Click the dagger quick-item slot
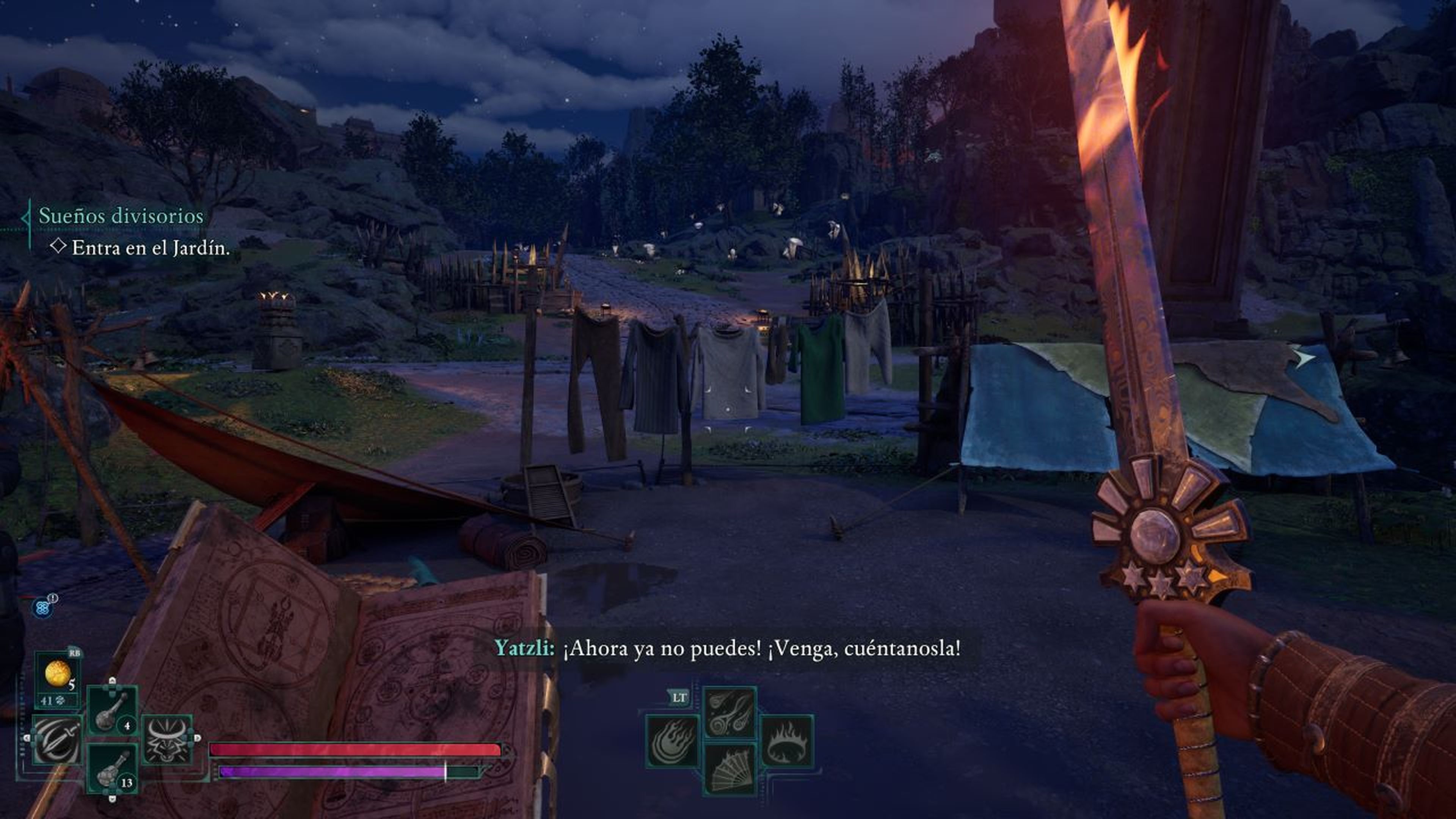Image resolution: width=1456 pixels, height=819 pixels. [x=56, y=741]
